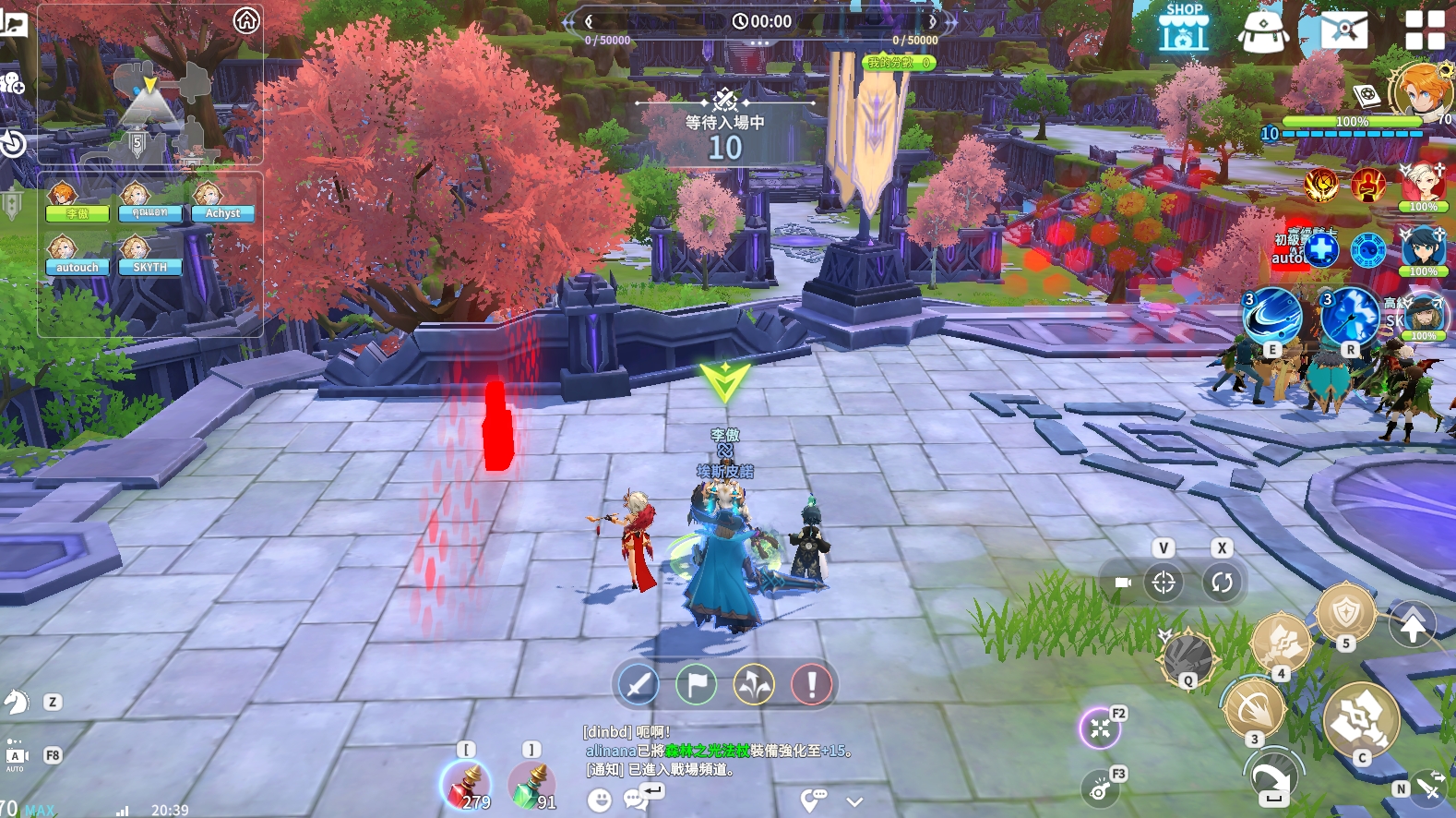The image size is (1456, 818).
Task: Select party member autouch
Action: pyautogui.click(x=77, y=256)
